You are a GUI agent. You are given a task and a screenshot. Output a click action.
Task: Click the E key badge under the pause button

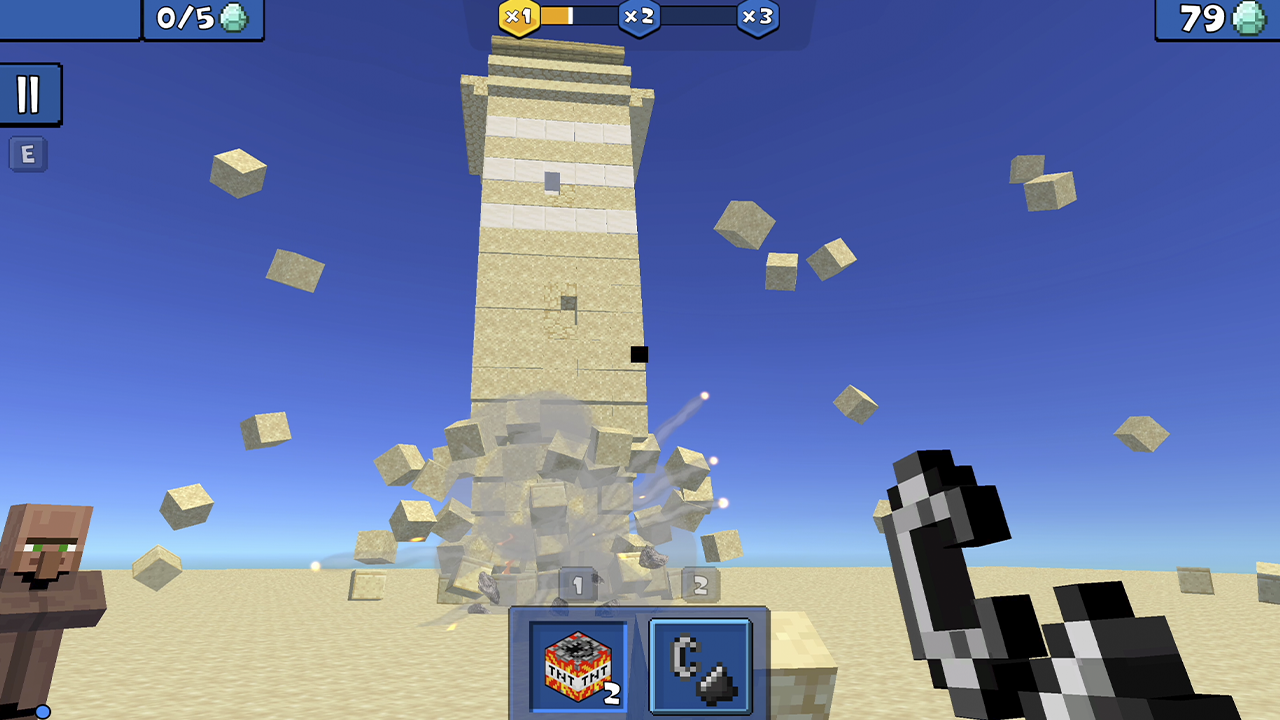pyautogui.click(x=28, y=154)
